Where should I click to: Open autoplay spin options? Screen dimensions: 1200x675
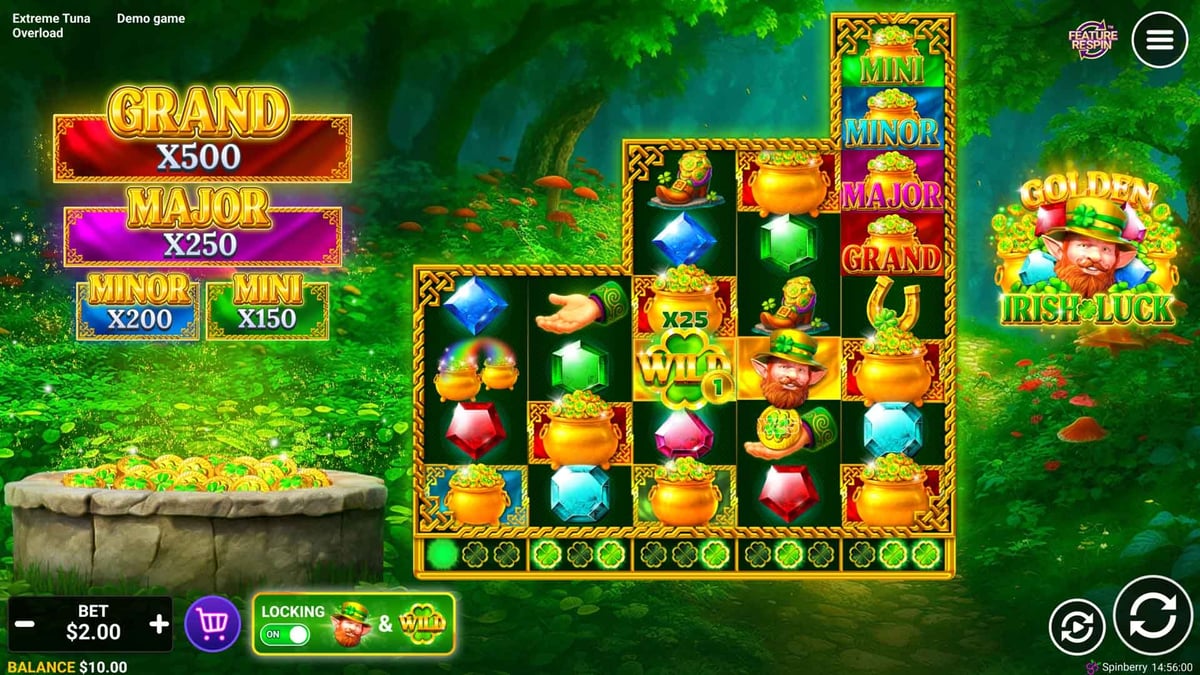[1077, 627]
